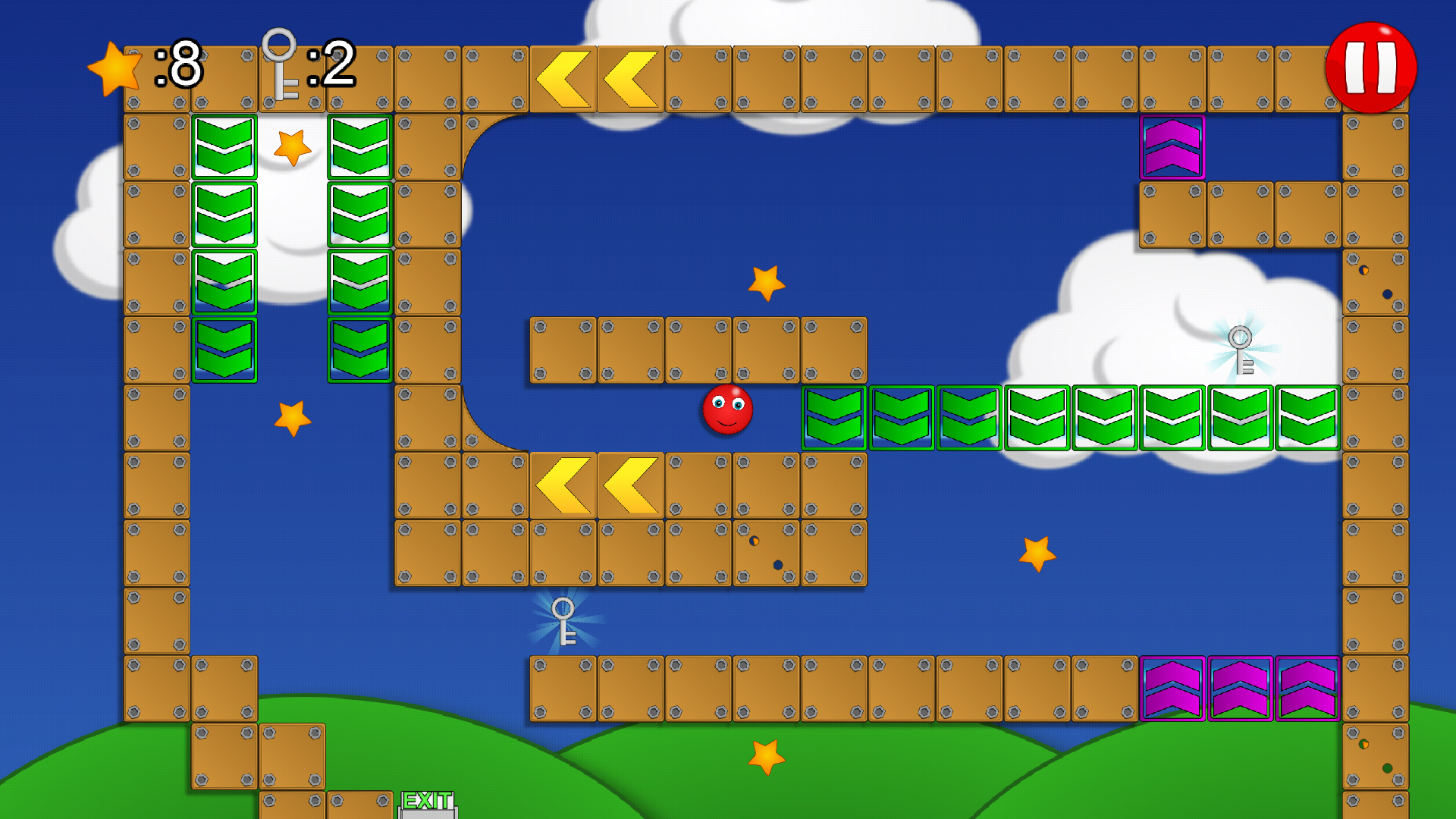Image resolution: width=1456 pixels, height=819 pixels.
Task: Click the star above the ball's platform
Action: click(x=766, y=282)
